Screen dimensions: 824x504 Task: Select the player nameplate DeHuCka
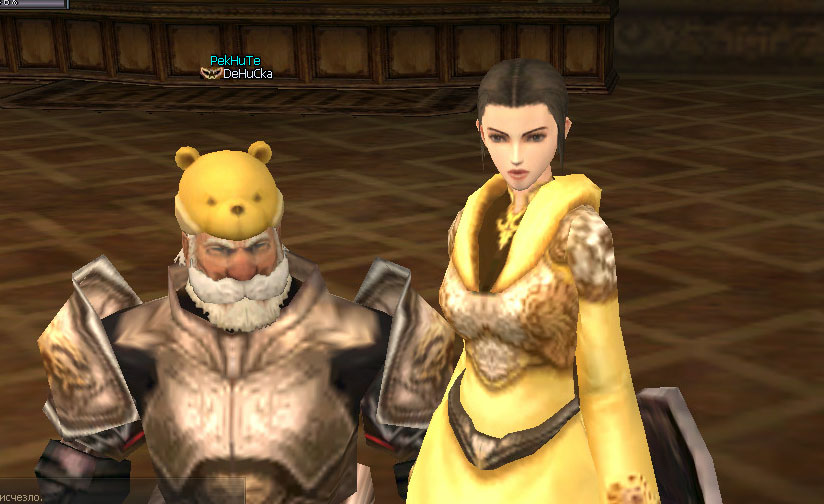(247, 74)
